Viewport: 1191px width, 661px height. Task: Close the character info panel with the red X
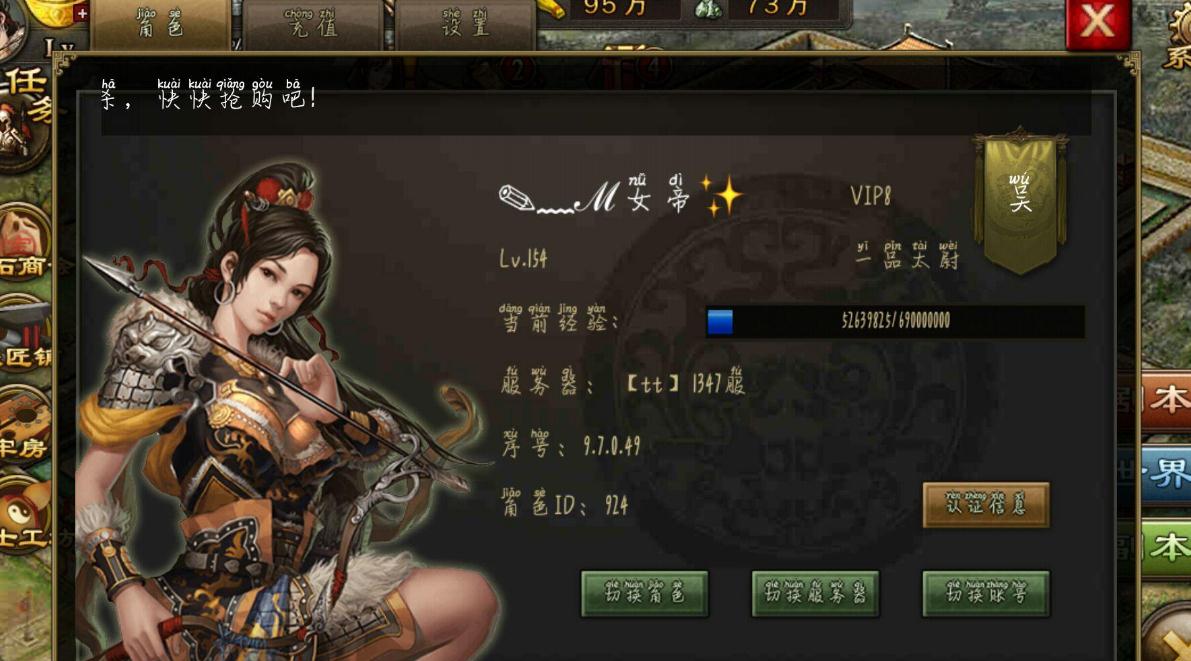coord(1097,22)
